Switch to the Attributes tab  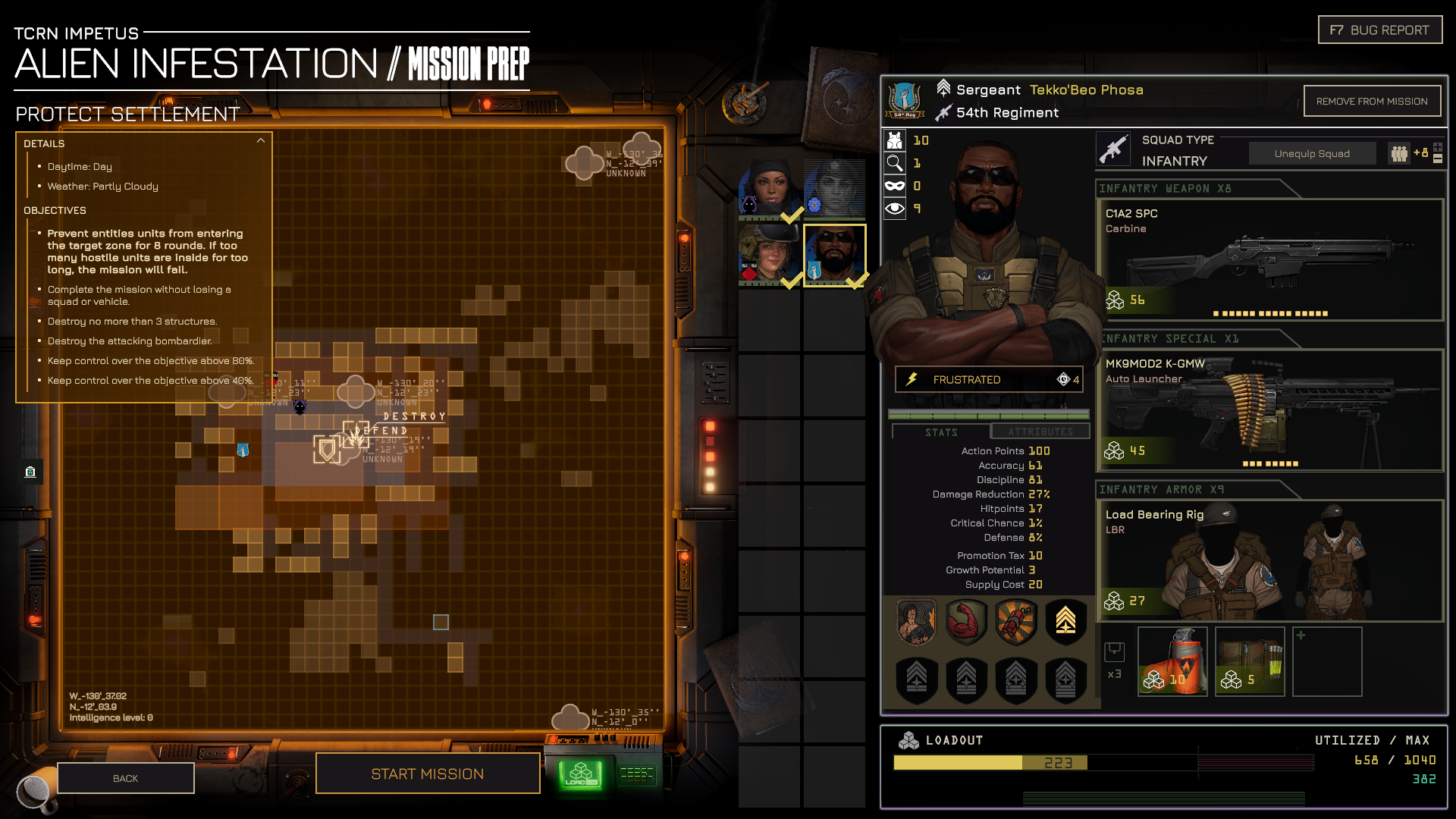click(1040, 432)
